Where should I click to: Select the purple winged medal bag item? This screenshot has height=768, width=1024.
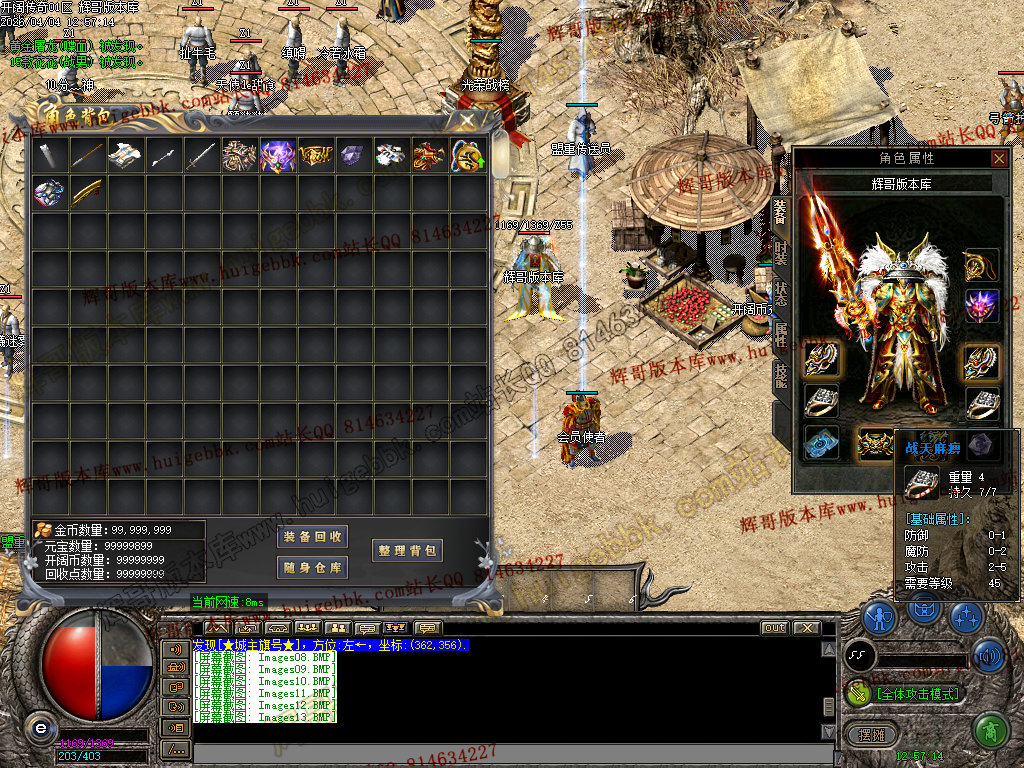coord(277,155)
